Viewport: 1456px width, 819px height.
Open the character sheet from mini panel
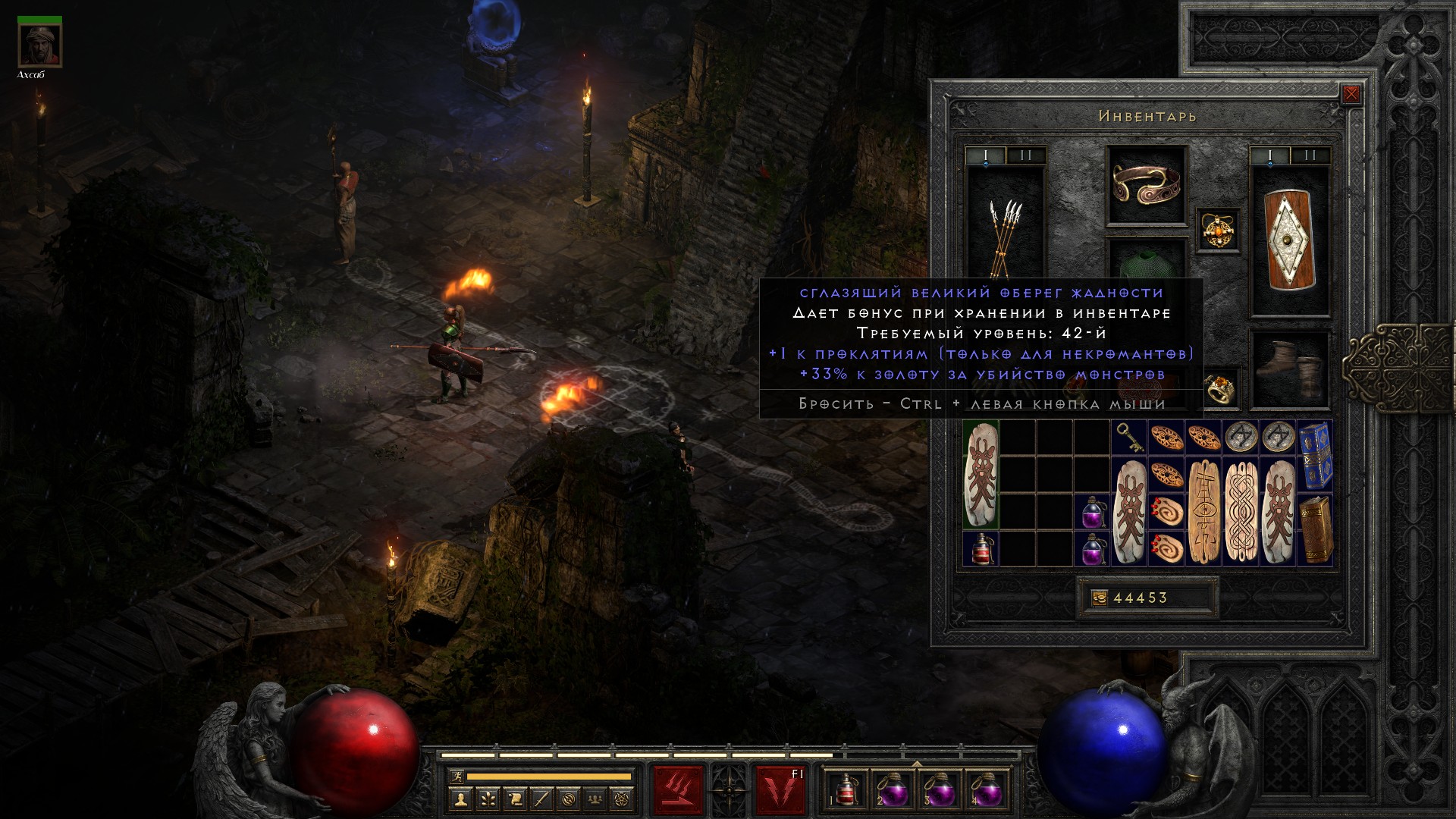click(x=460, y=799)
